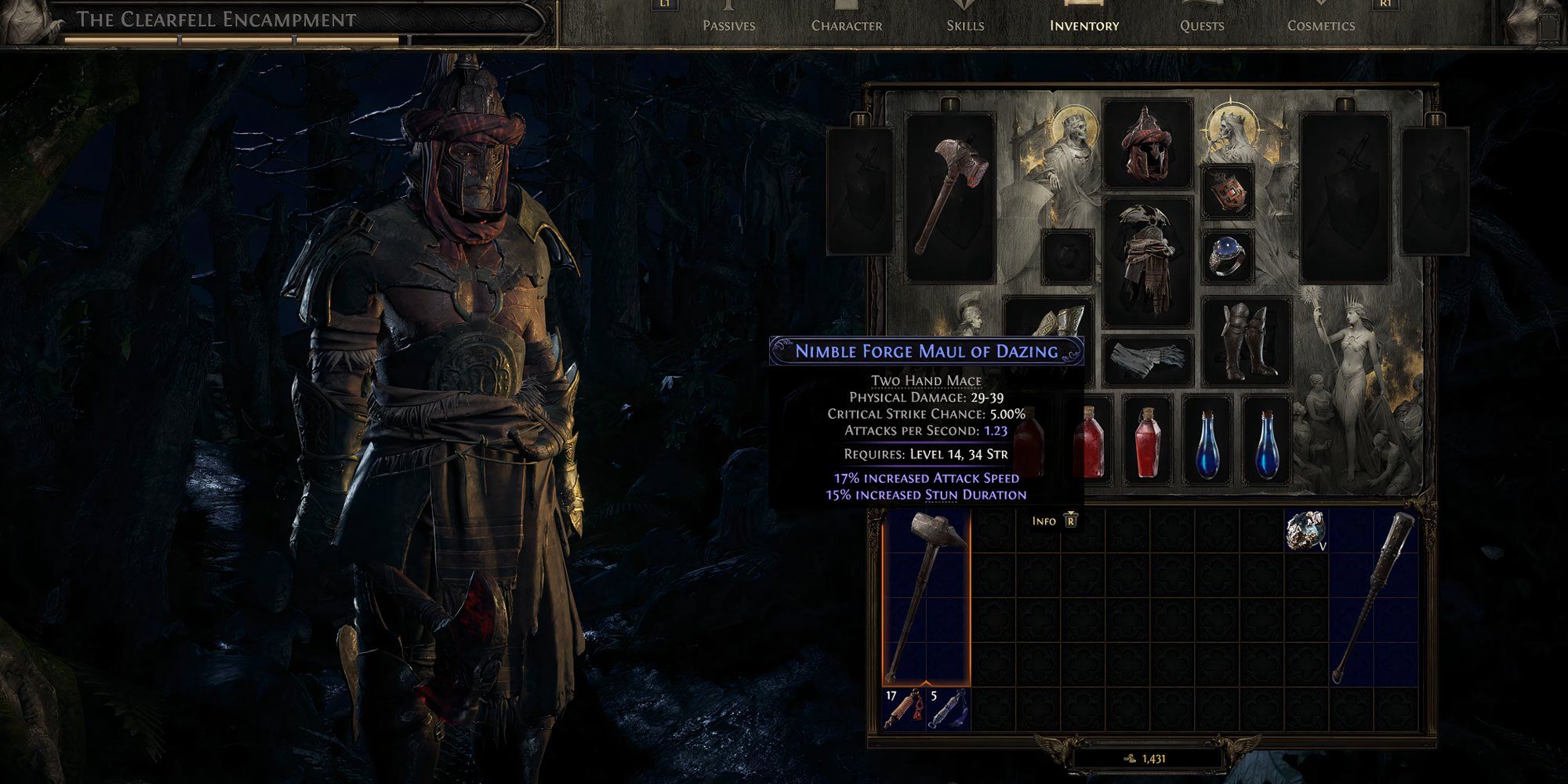Select the stack of 17 red scrolls
Image resolution: width=1568 pixels, height=784 pixels.
904,709
